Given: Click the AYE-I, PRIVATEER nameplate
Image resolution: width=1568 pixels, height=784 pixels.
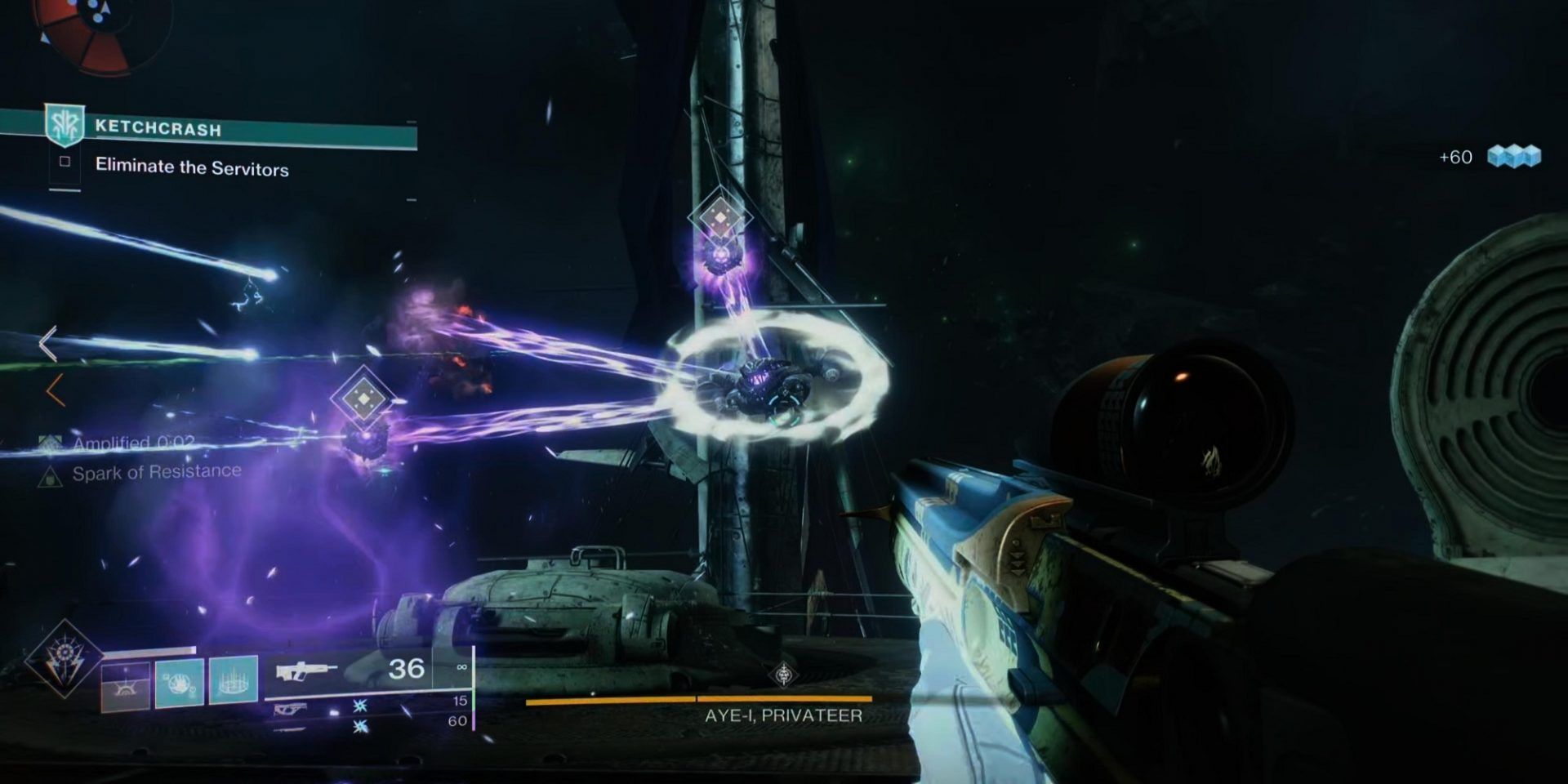Looking at the screenshot, I should [x=784, y=715].
